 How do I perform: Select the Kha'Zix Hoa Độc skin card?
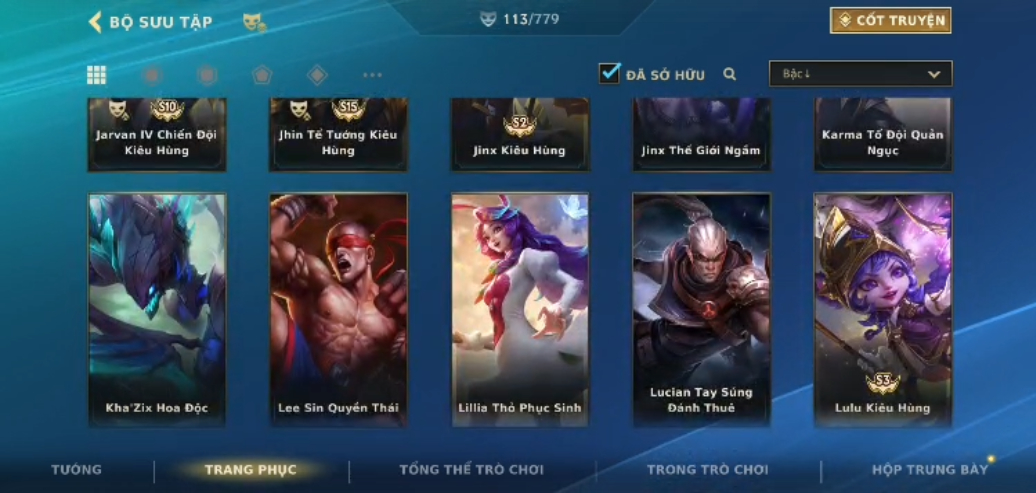click(157, 309)
